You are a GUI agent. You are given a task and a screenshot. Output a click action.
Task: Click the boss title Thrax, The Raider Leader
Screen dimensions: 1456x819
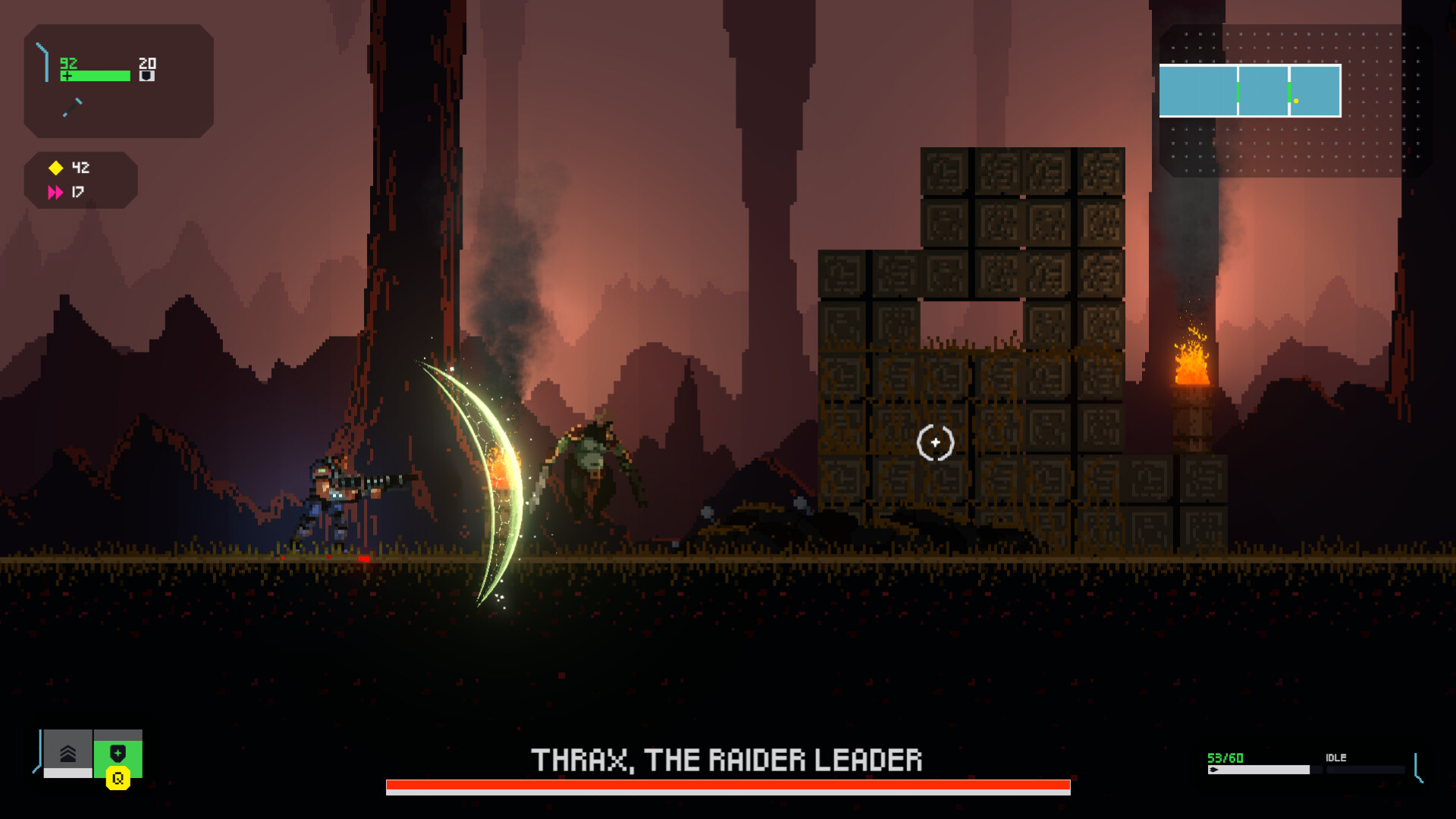[x=728, y=757]
